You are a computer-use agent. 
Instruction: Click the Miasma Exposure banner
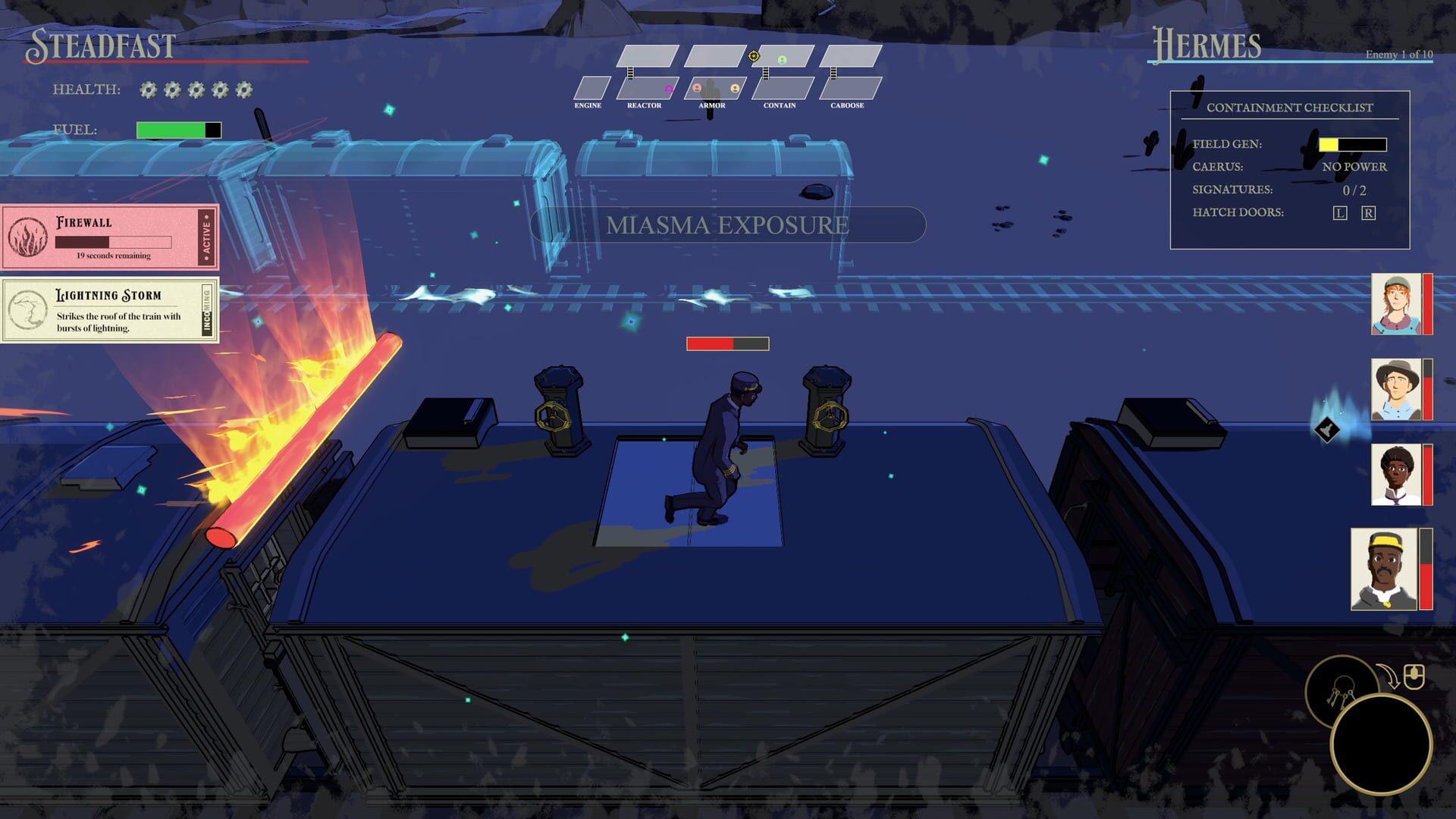click(x=726, y=224)
